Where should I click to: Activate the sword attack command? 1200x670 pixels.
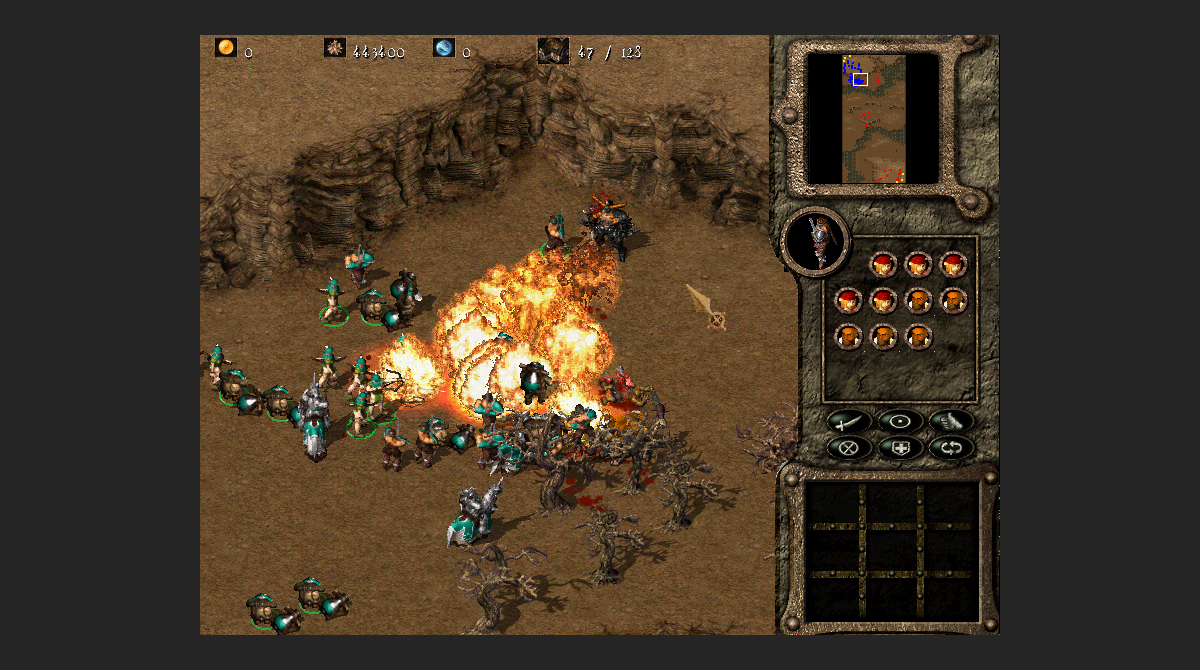[851, 421]
